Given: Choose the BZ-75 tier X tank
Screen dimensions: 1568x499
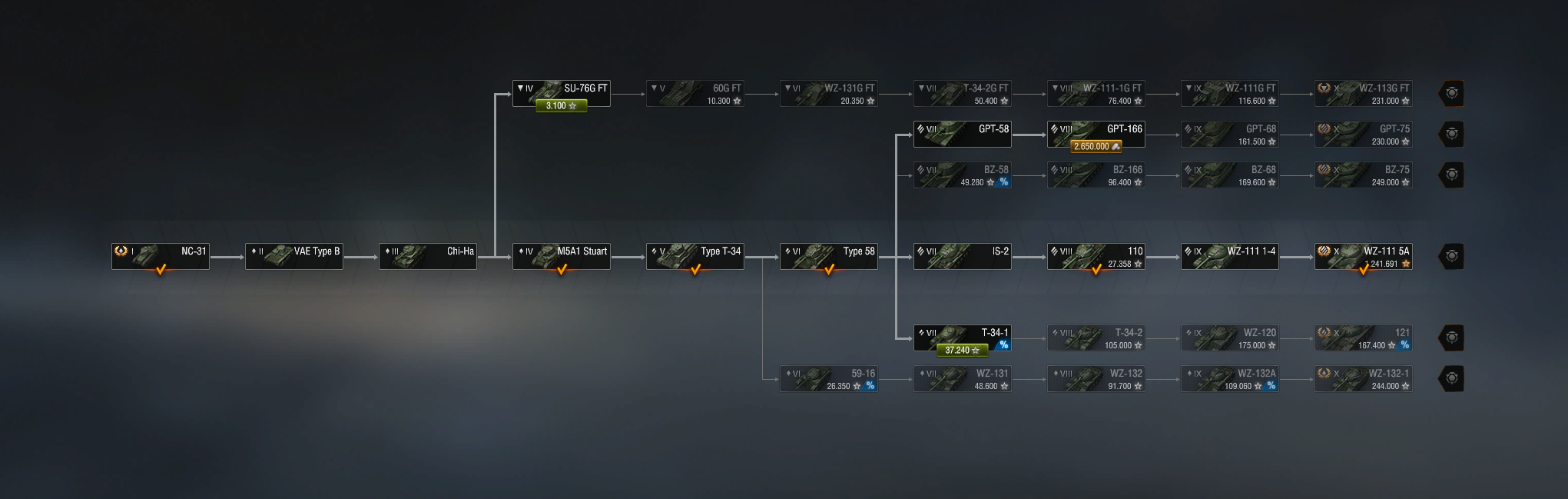Looking at the screenshot, I should pos(1363,175).
